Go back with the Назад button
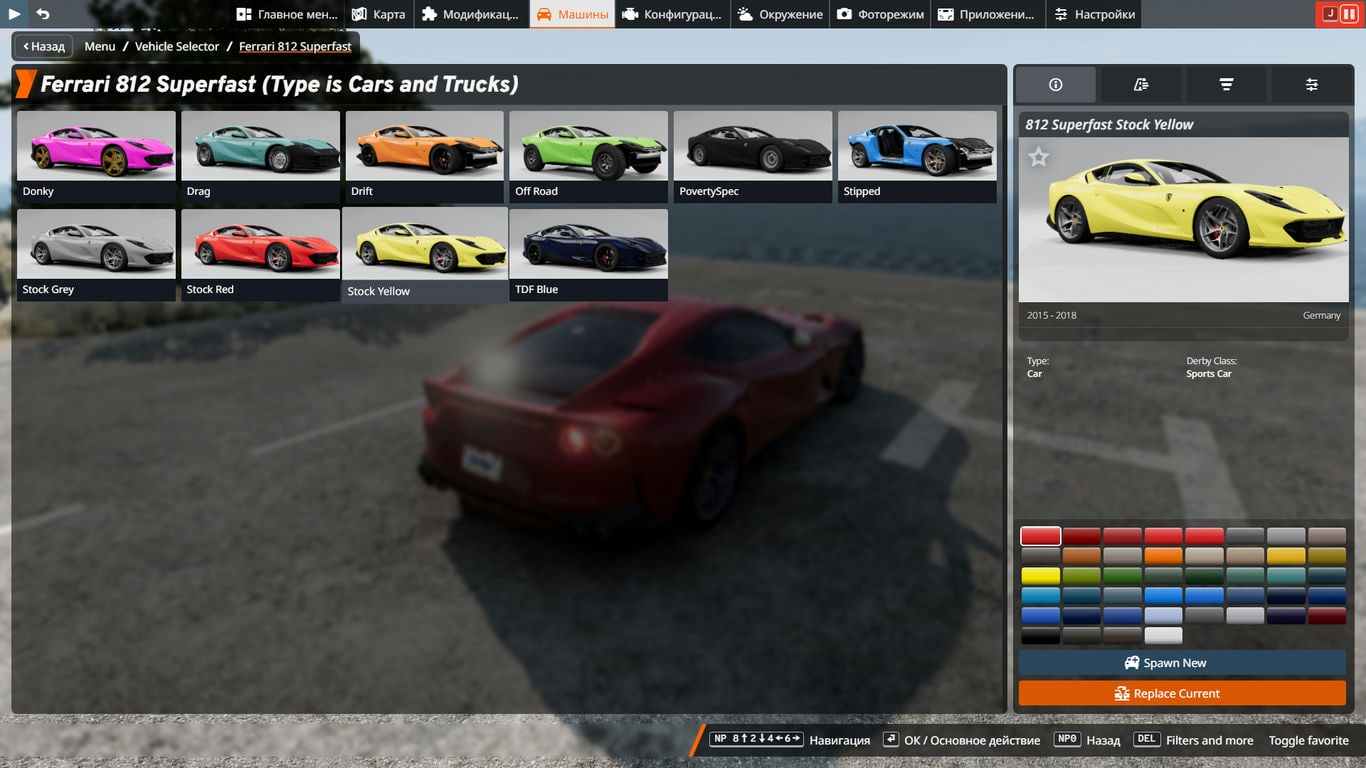The image size is (1366, 768). 43,46
